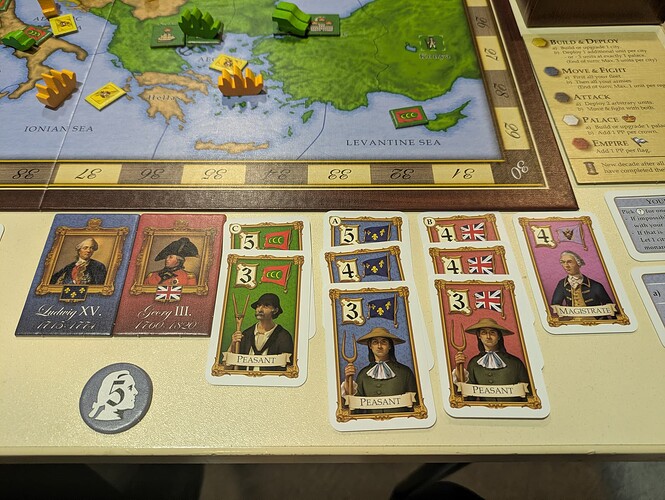
Task: Pick the green Peasant card worth 3
Action: pos(258,318)
